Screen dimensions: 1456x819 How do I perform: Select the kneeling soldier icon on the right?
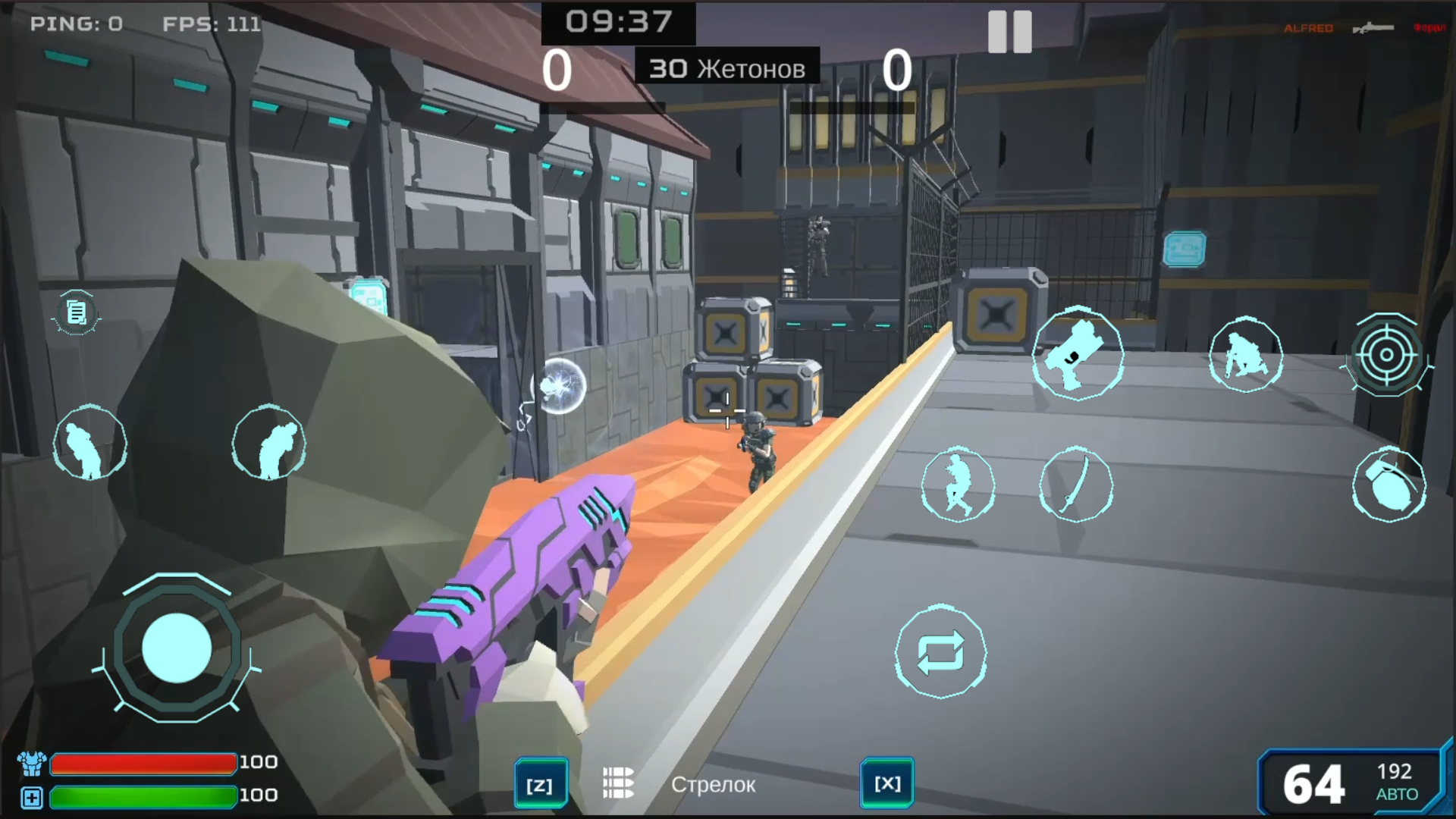(1247, 353)
